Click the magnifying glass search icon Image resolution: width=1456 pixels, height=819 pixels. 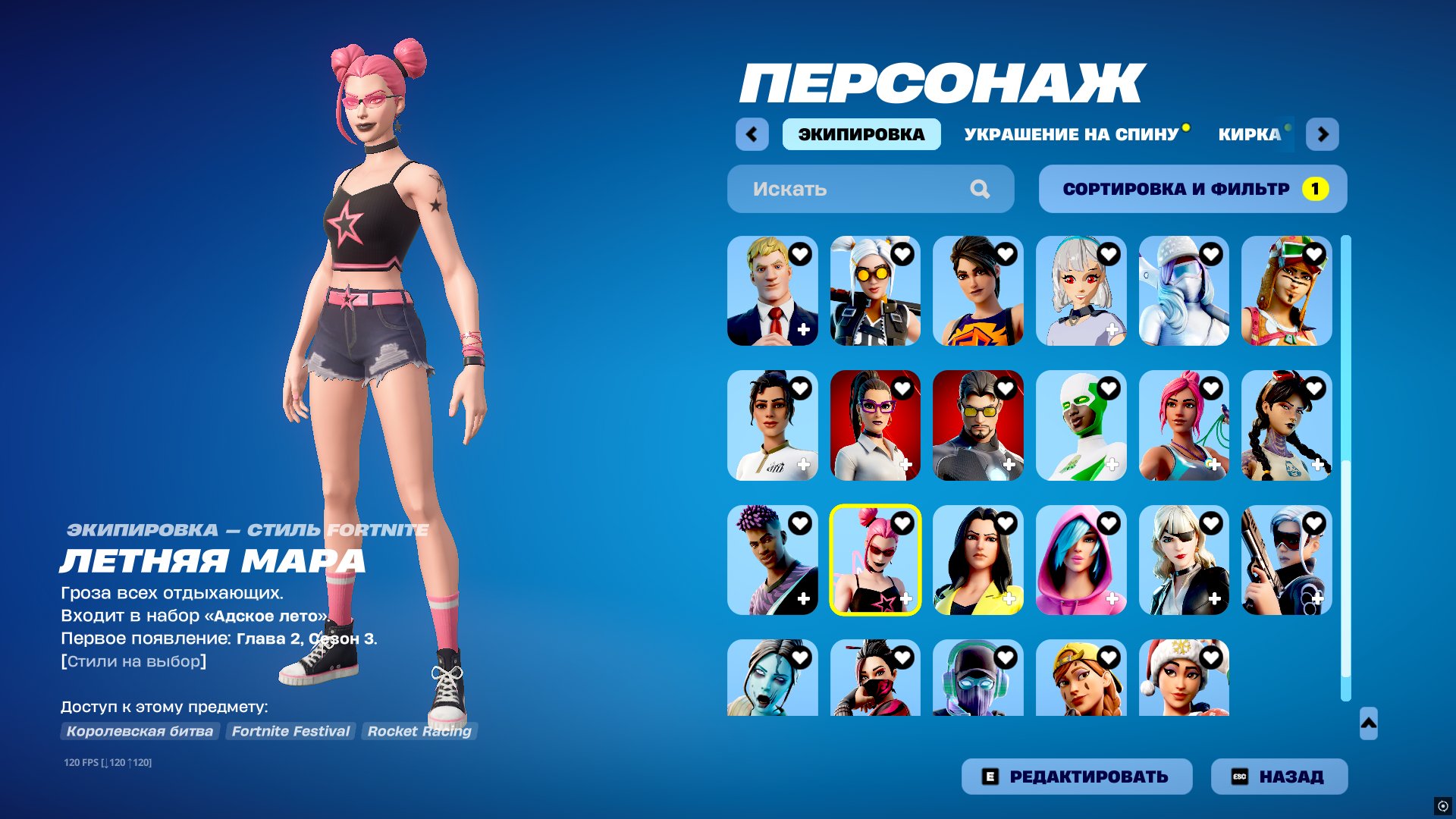click(982, 189)
